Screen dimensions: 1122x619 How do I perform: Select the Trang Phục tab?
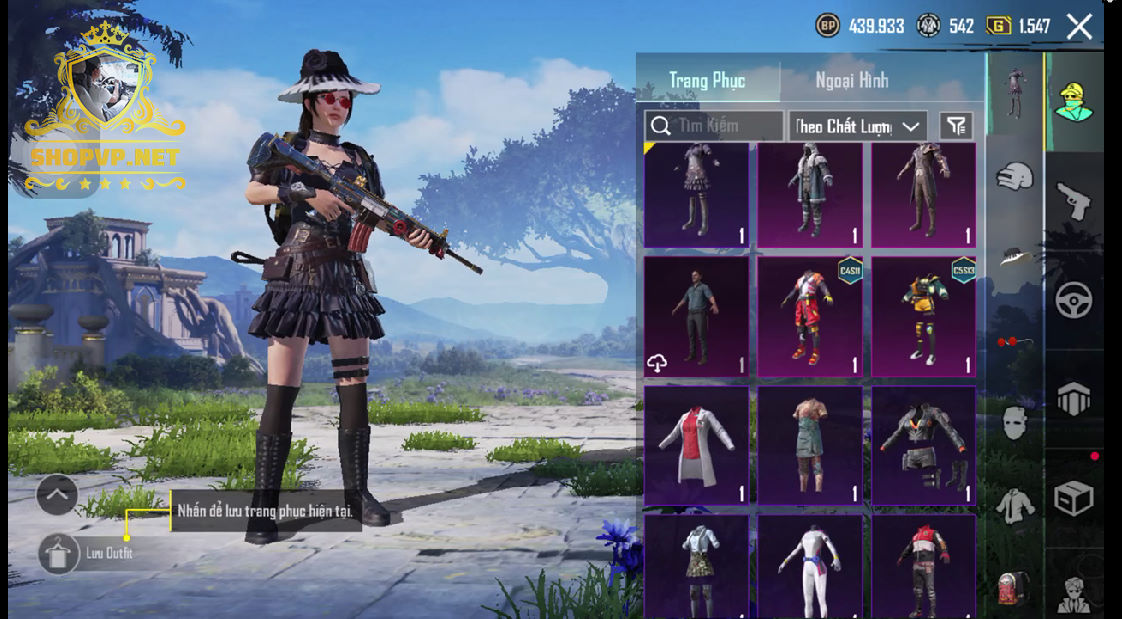tap(708, 81)
